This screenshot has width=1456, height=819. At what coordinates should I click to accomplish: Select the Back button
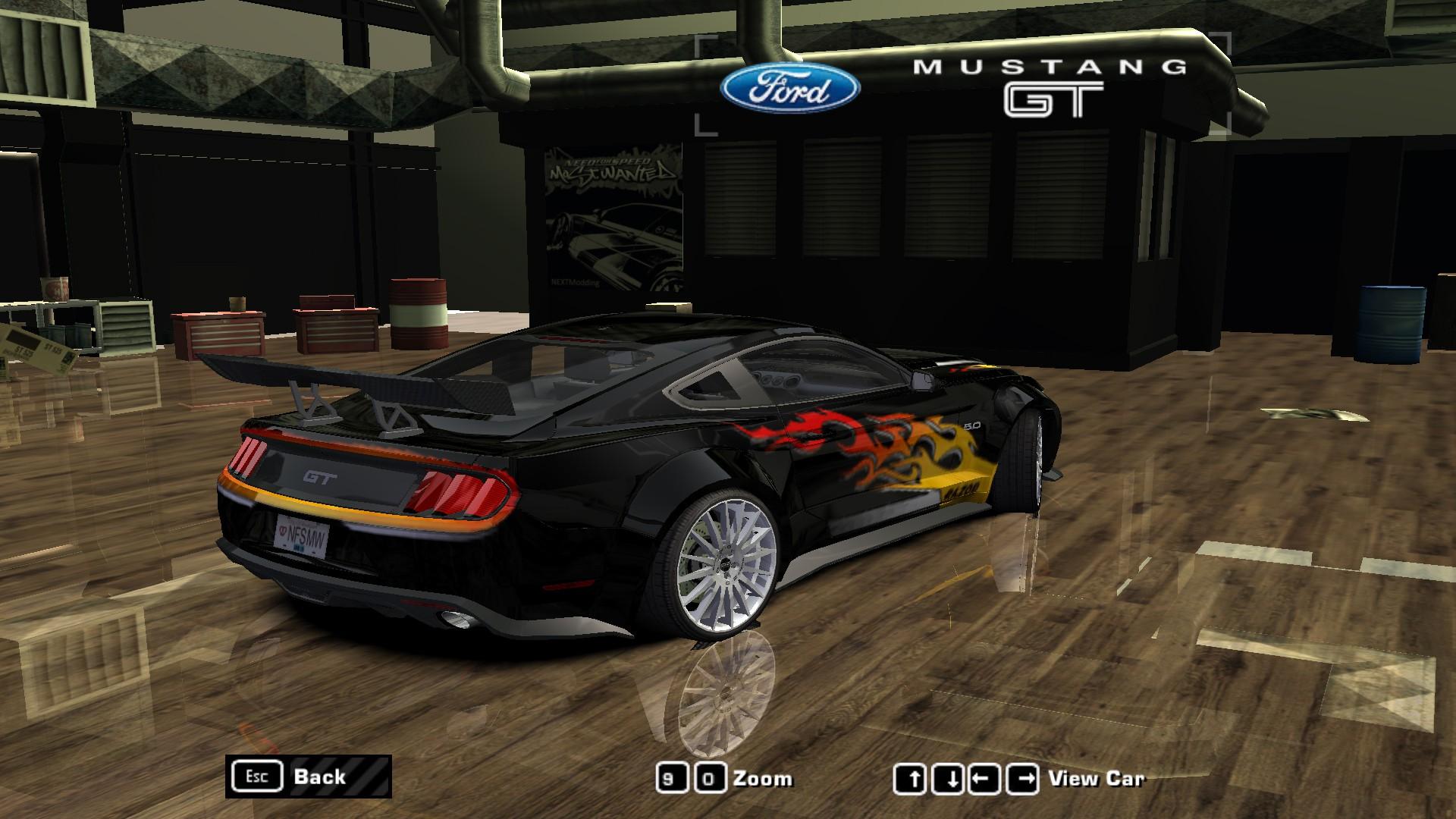coord(322,777)
